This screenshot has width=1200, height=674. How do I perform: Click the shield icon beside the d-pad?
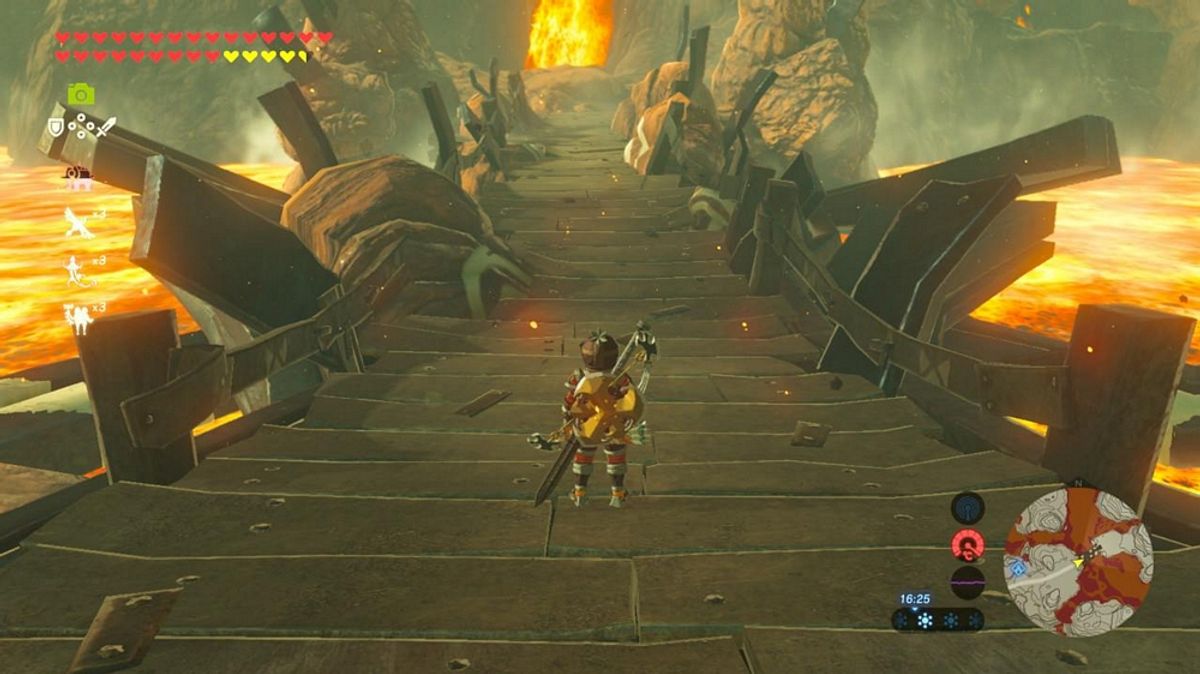tap(56, 127)
